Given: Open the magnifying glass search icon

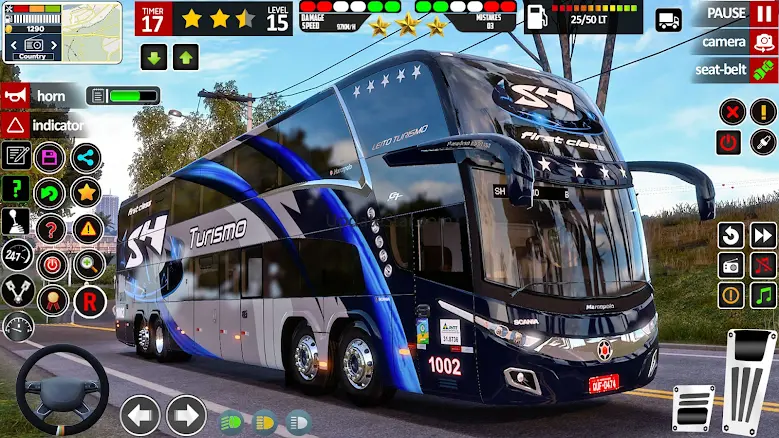Looking at the screenshot, I should point(89,264).
